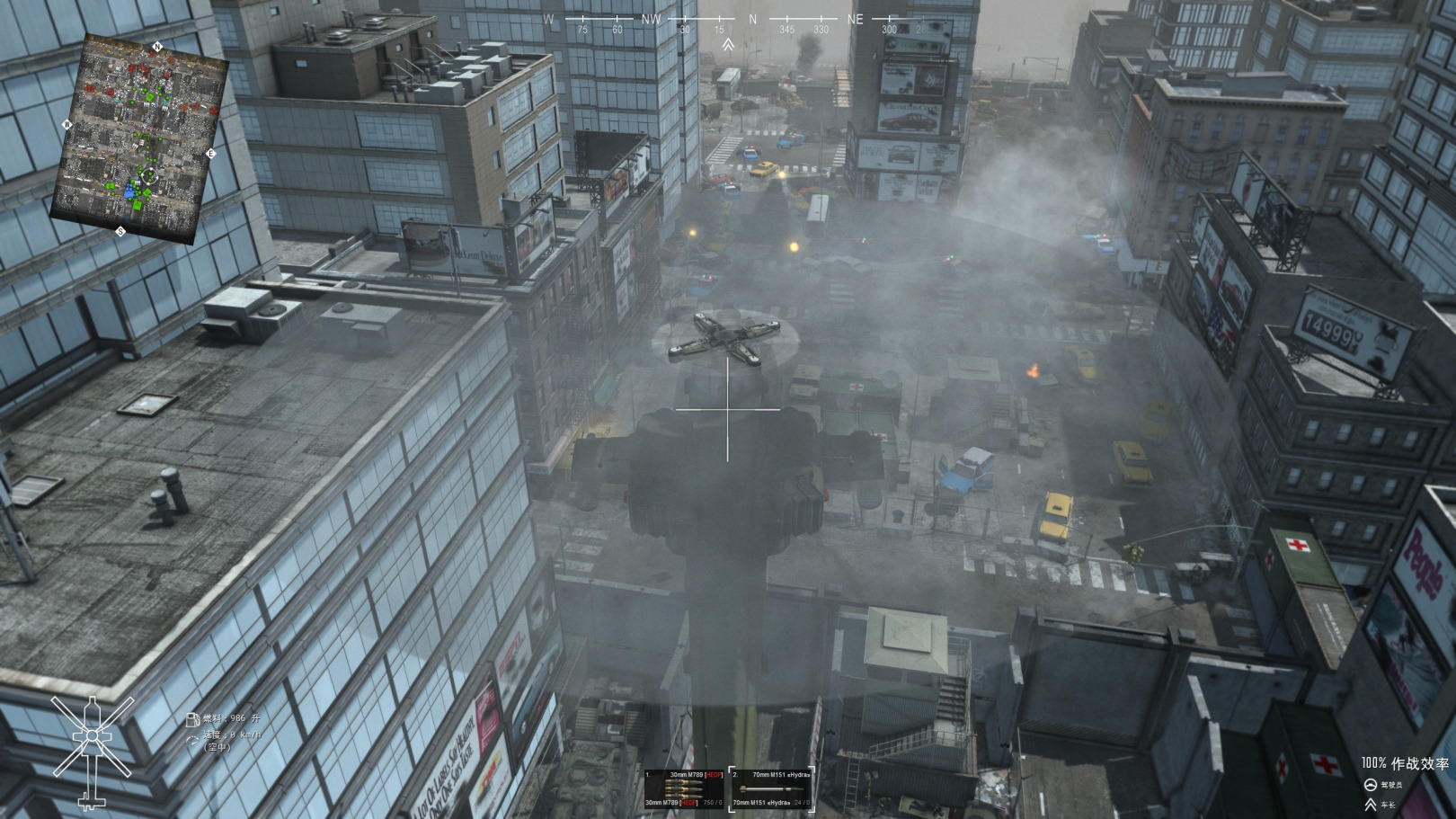Image resolution: width=1456 pixels, height=819 pixels.
Task: Select the 30mm M789 HEDP weapon slot
Action: tap(684, 788)
